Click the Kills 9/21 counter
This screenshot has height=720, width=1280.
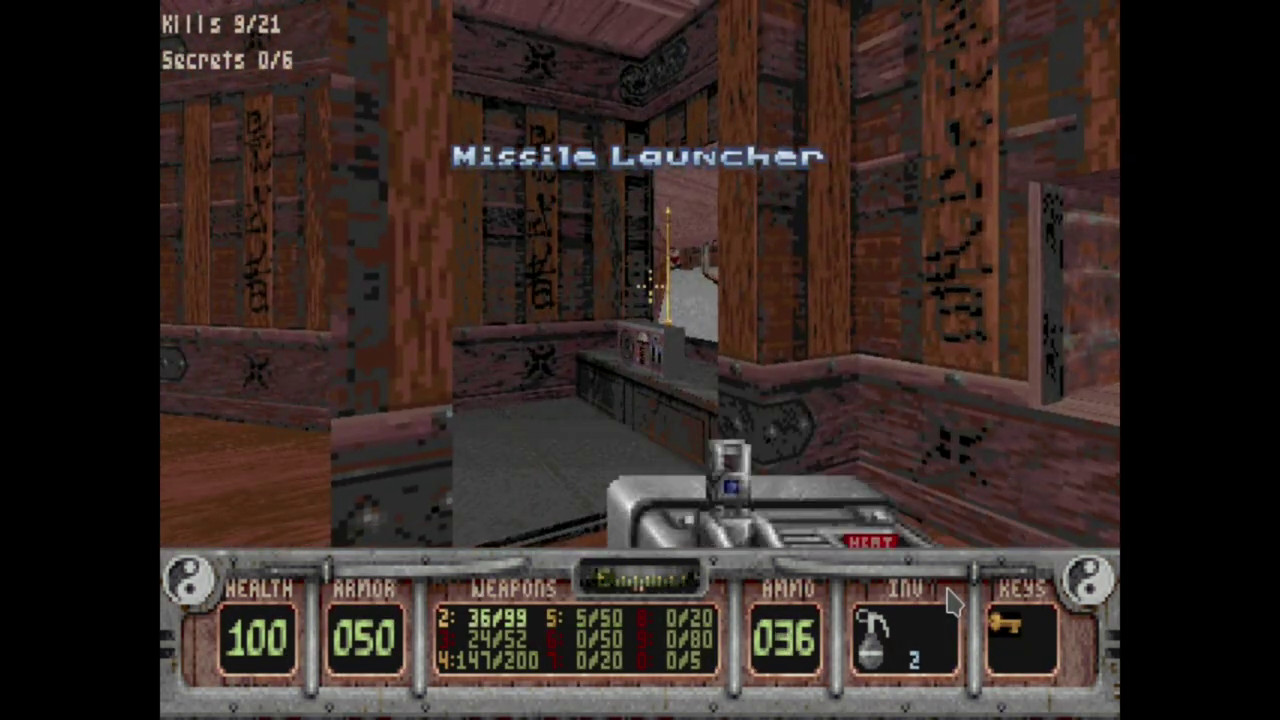[x=220, y=24]
